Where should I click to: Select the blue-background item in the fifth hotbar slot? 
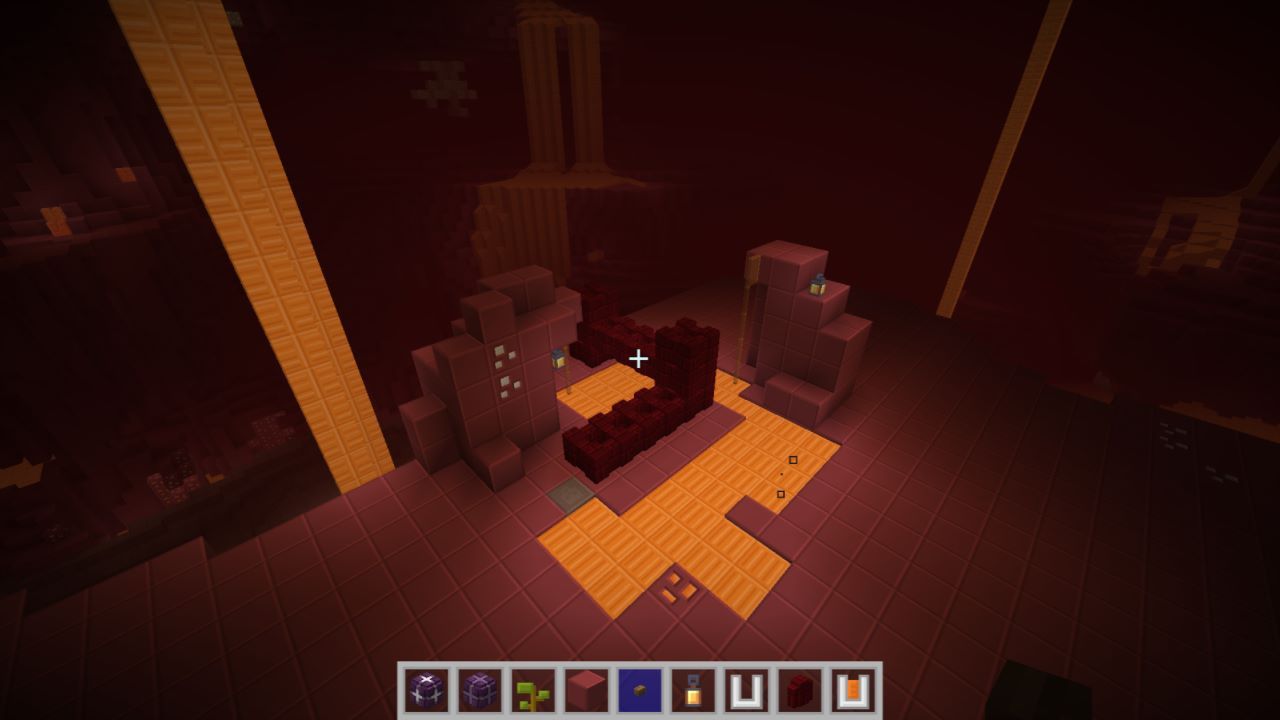point(638,690)
